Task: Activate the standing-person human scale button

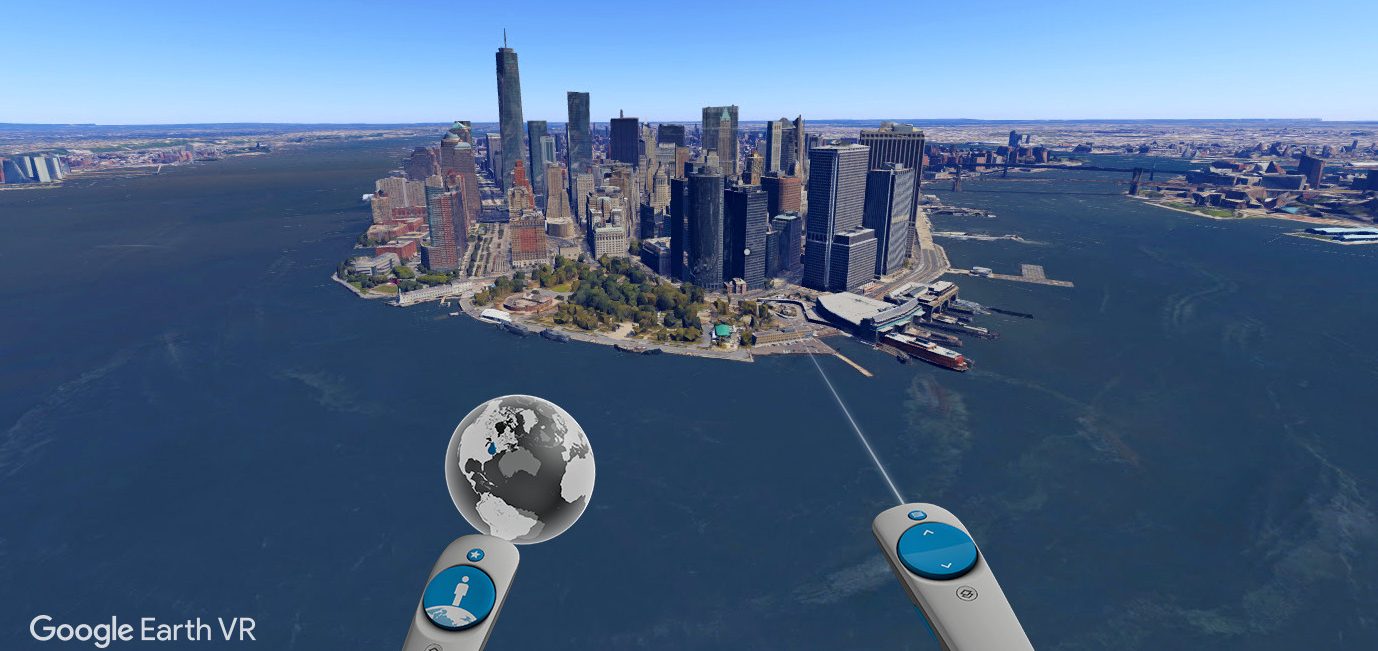Action: pyautogui.click(x=459, y=597)
